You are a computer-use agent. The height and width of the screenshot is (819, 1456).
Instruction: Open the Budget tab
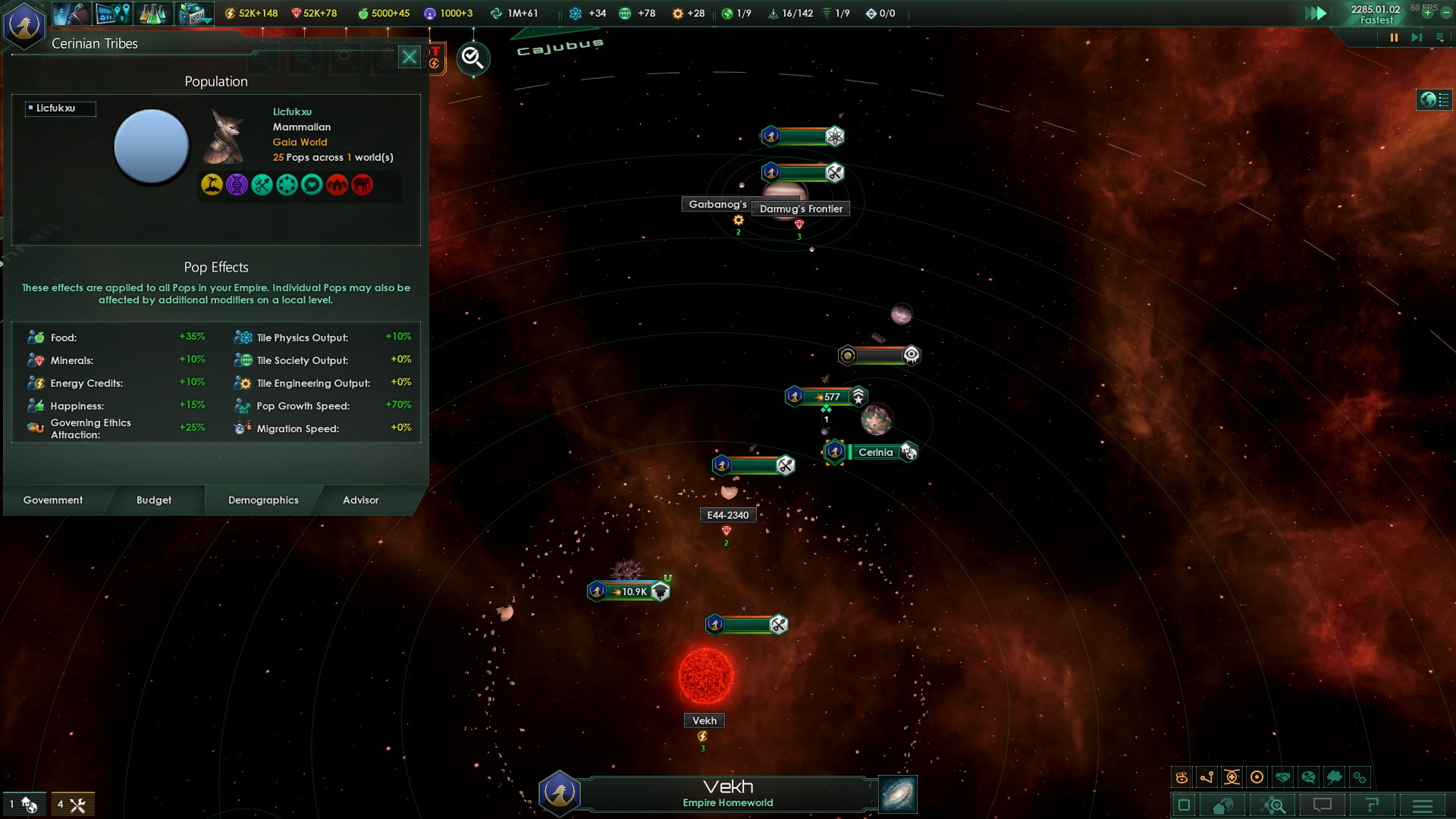click(x=154, y=500)
